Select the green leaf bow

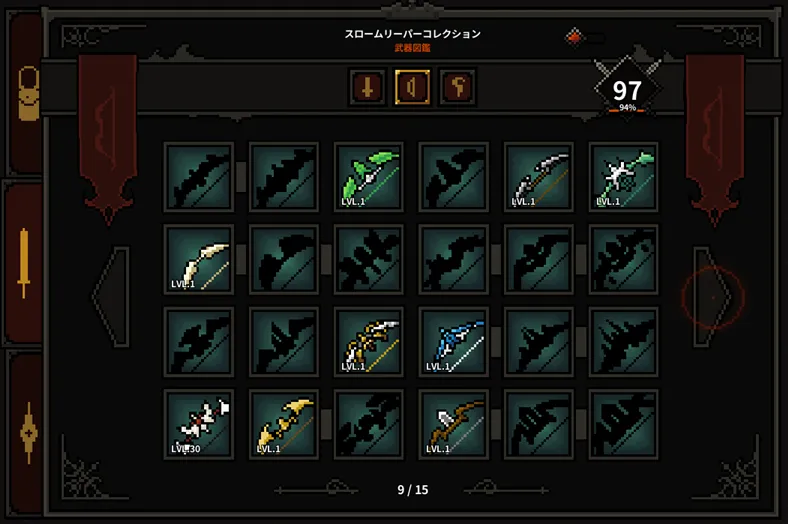[x=369, y=177]
